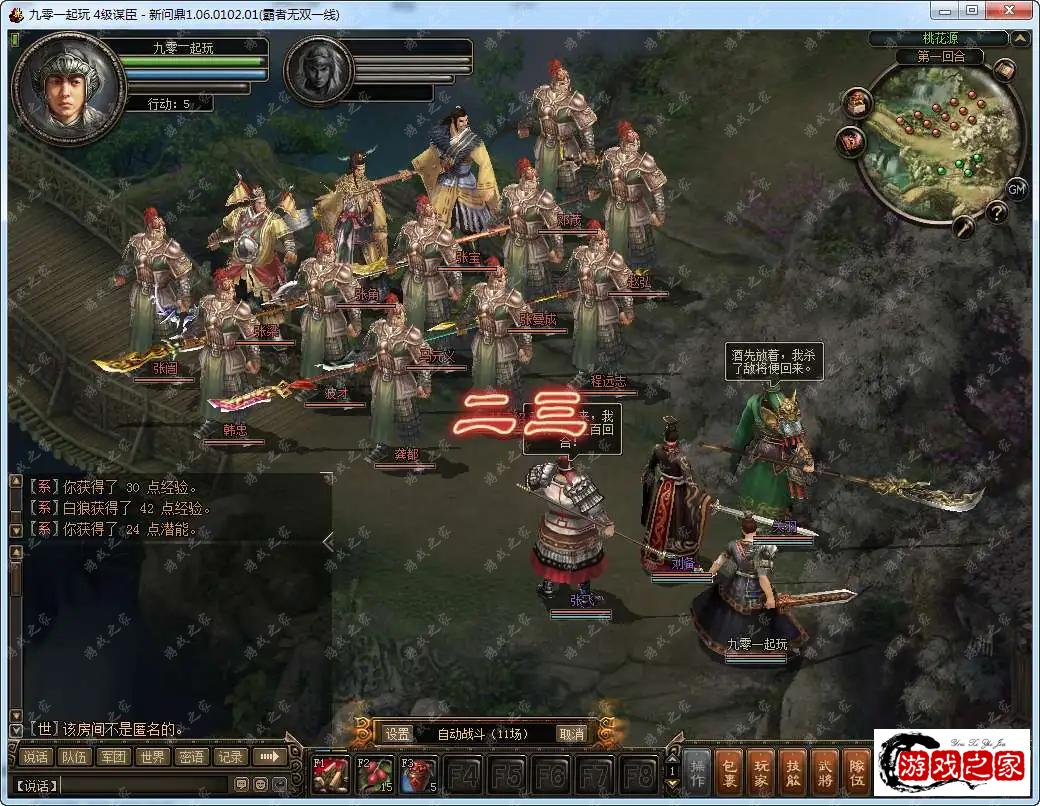The height and width of the screenshot is (806, 1040).
Task: Open help with the question mark button
Action: (996, 212)
